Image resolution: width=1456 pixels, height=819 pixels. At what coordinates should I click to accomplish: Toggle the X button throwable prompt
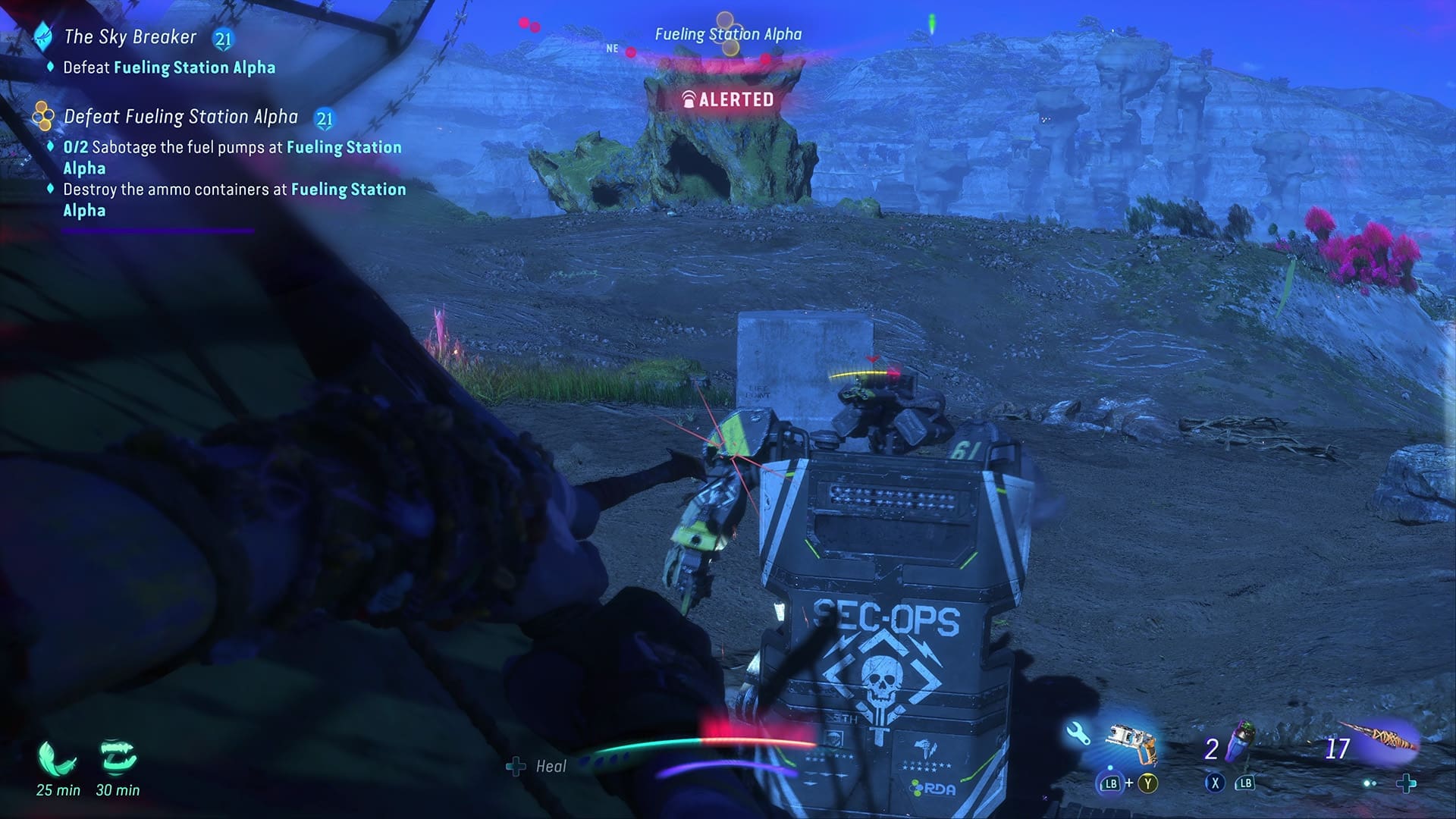[x=1214, y=783]
